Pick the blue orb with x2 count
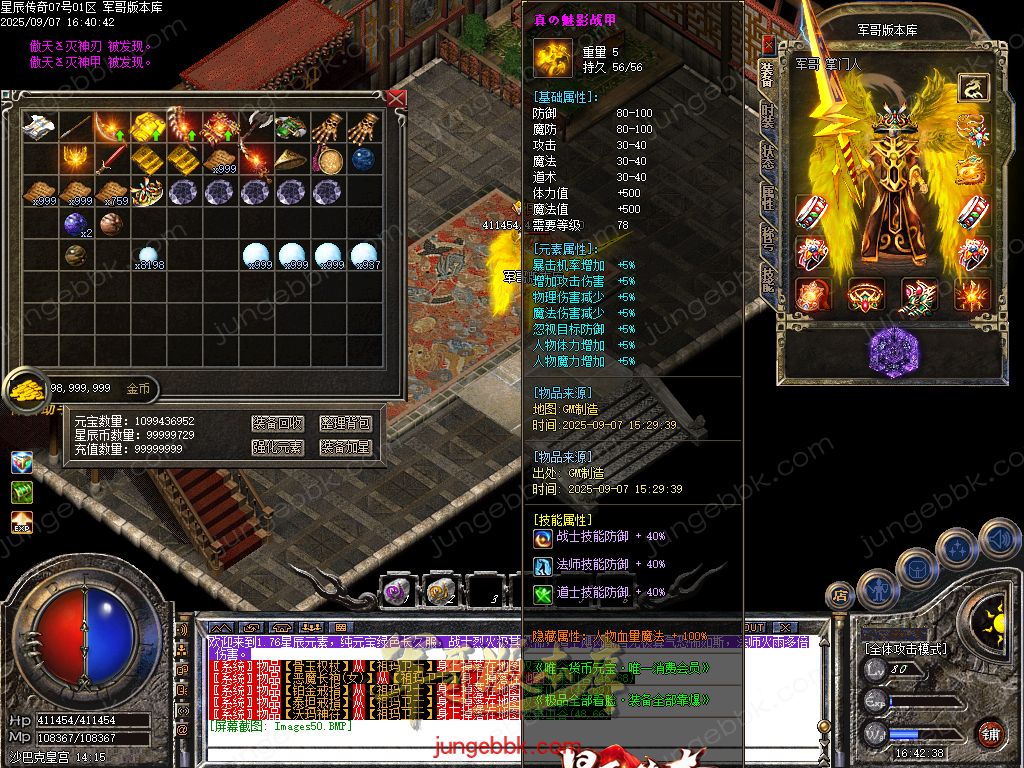The width and height of the screenshot is (1024, 768). click(x=75, y=224)
